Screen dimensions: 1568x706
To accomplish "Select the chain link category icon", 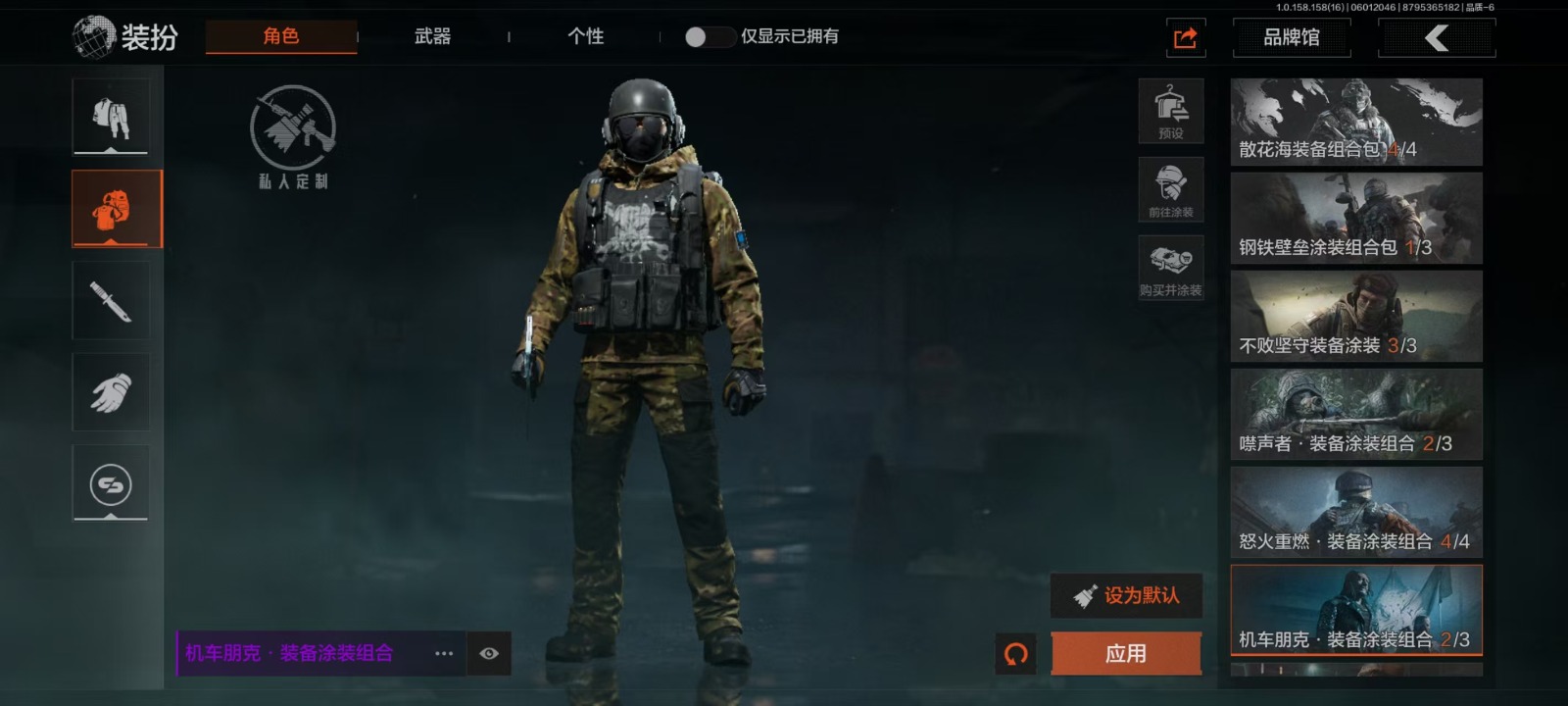I will point(111,484).
